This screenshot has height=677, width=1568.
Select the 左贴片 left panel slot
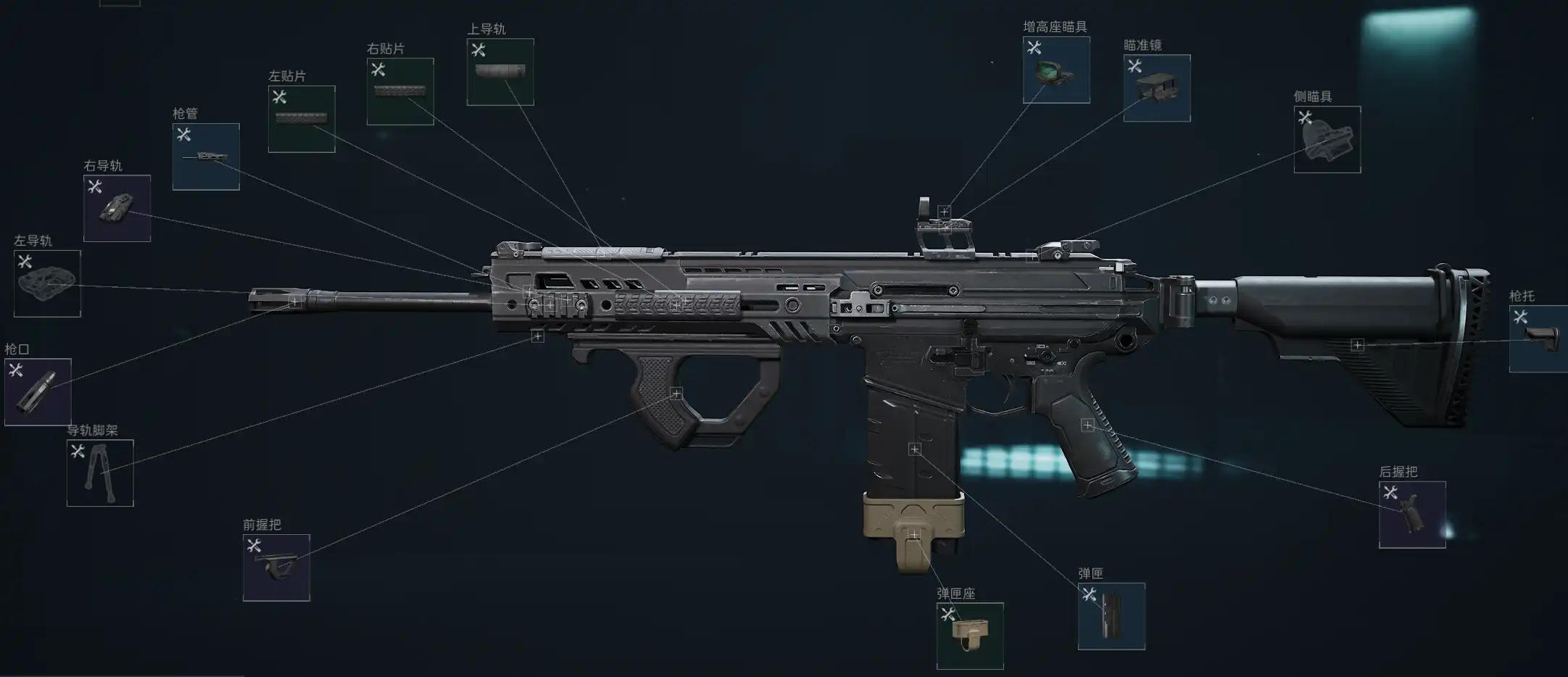click(x=302, y=119)
